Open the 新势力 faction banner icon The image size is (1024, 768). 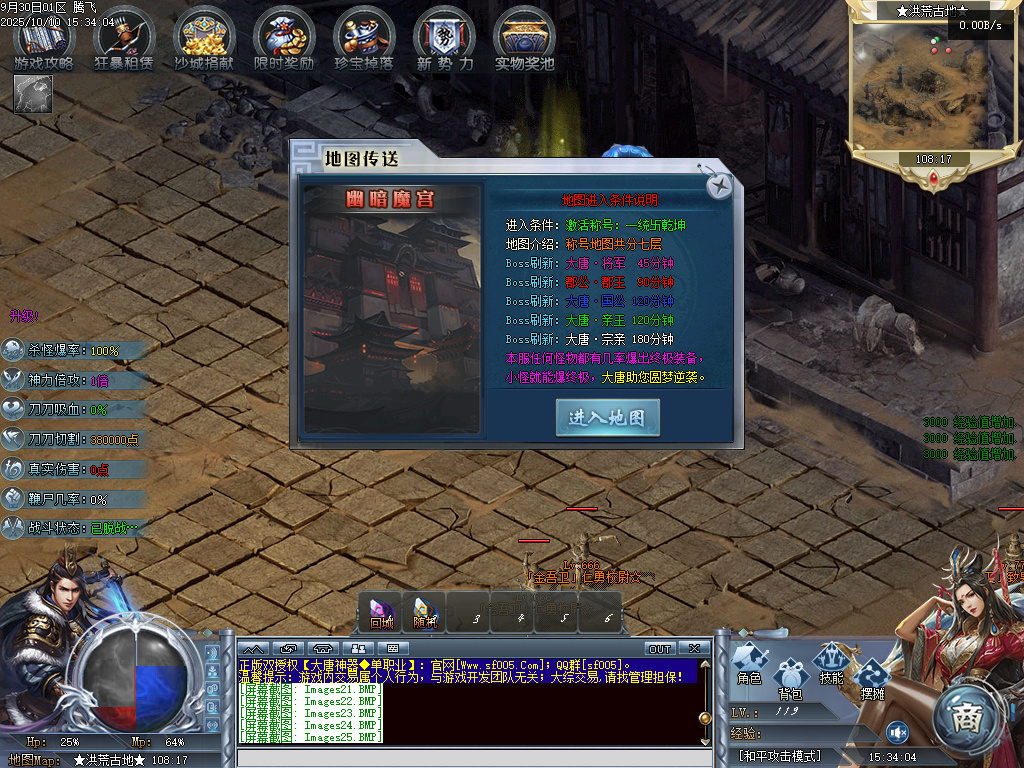(x=444, y=38)
